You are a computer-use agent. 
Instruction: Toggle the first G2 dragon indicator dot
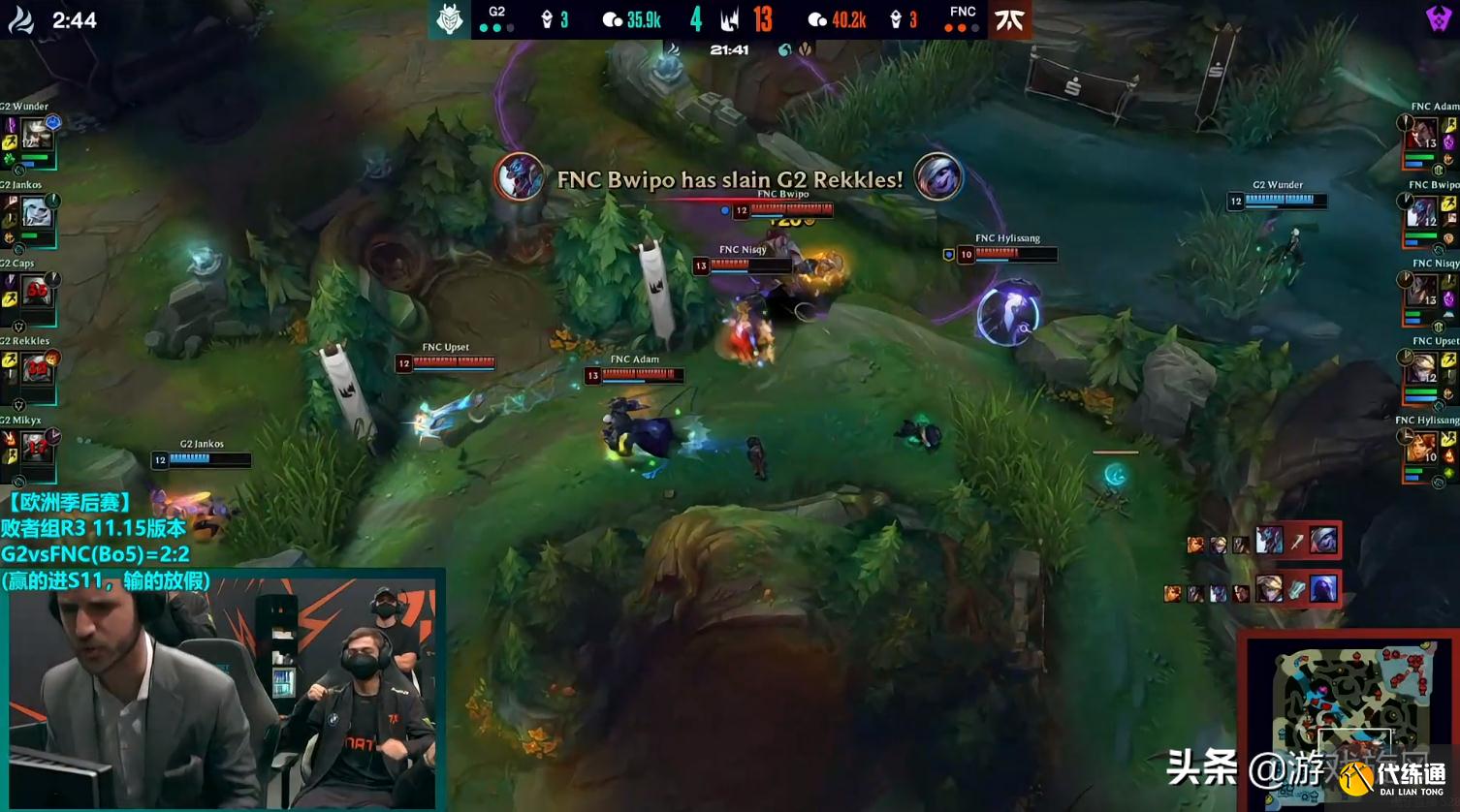[485, 27]
